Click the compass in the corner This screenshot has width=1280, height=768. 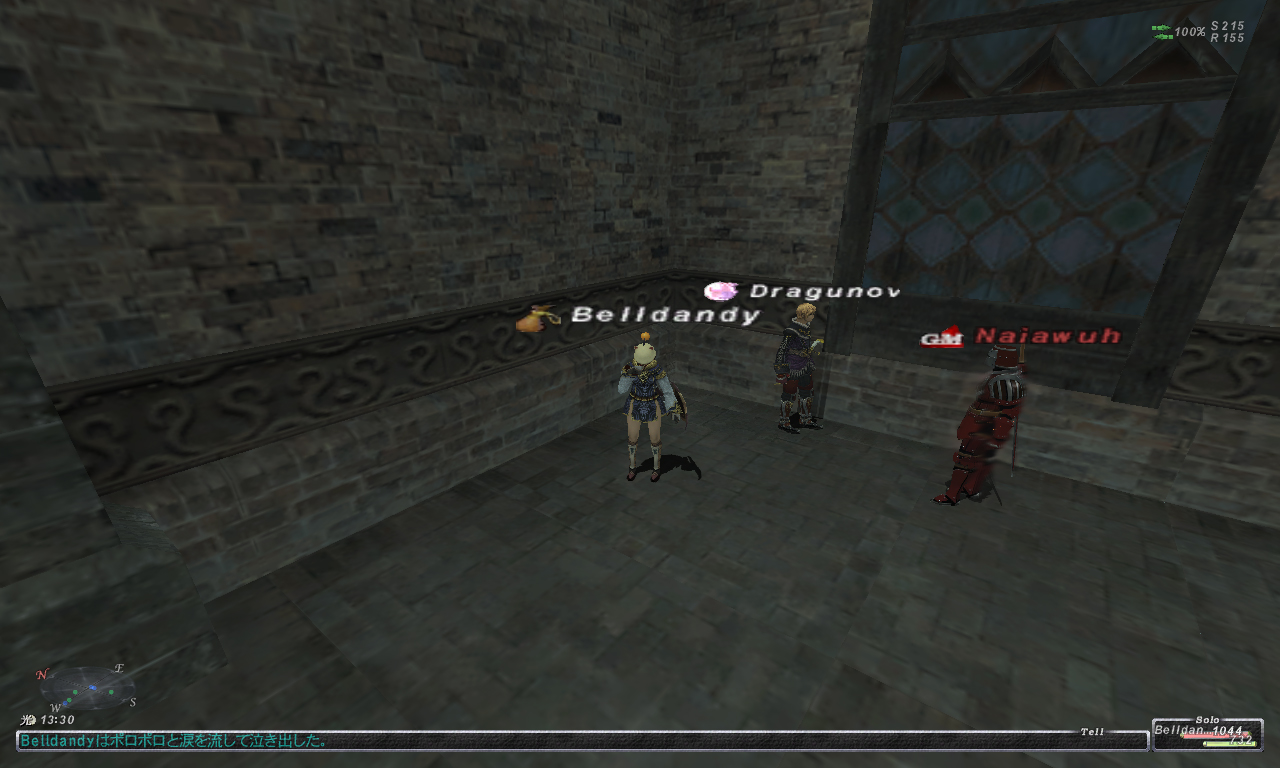click(87, 688)
